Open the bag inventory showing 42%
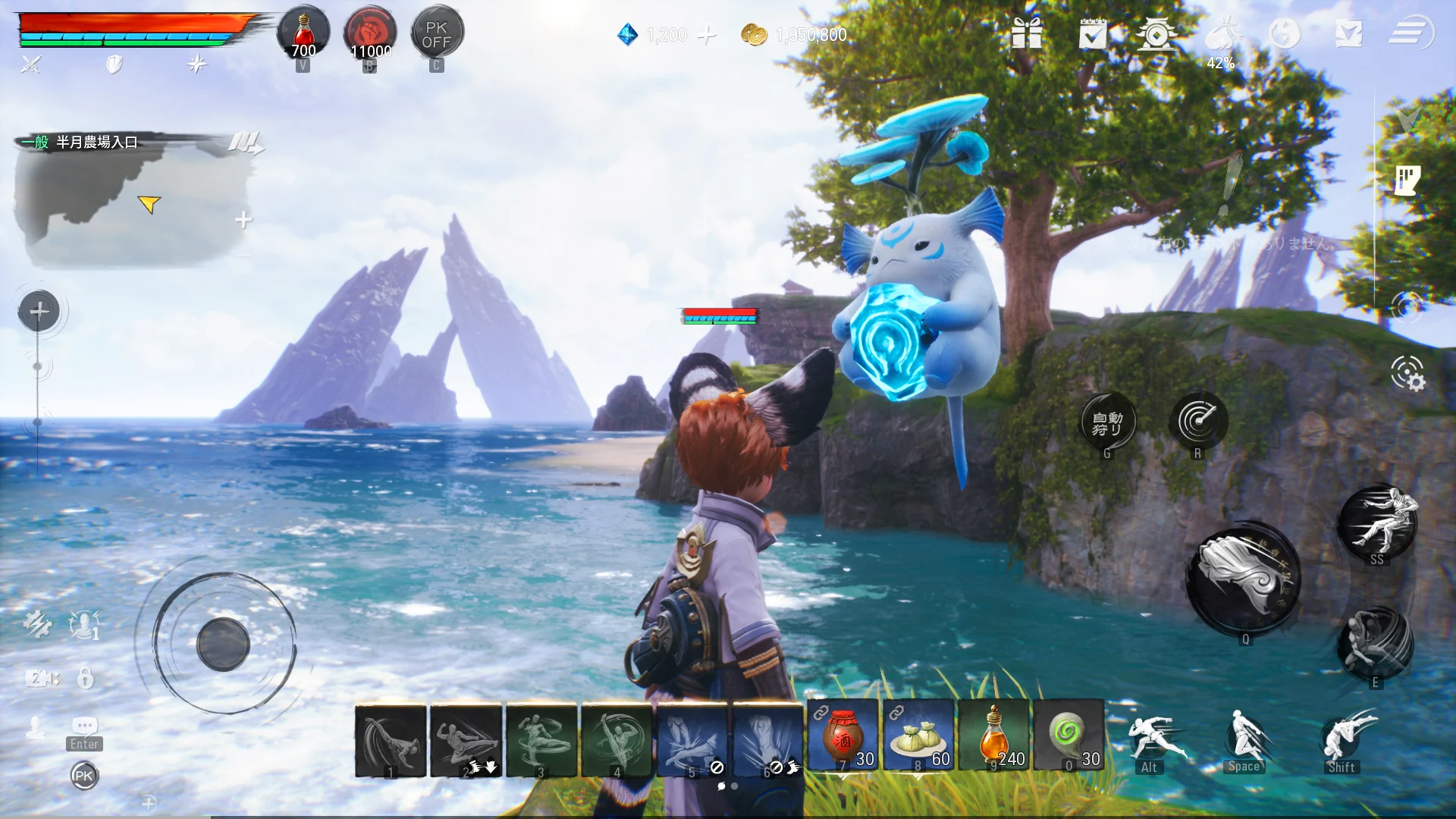This screenshot has width=1456, height=819. coord(1221,36)
